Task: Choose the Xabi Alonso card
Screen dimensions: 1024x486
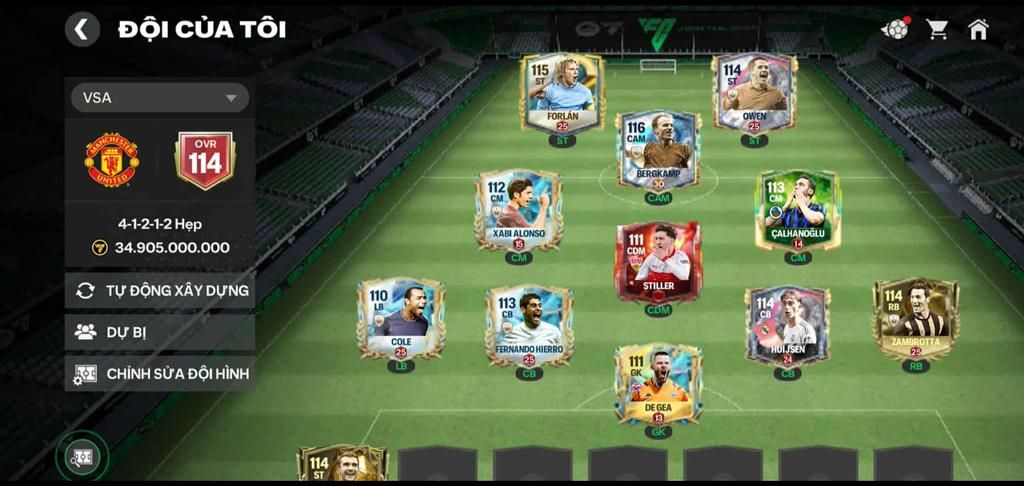Action: 518,209
